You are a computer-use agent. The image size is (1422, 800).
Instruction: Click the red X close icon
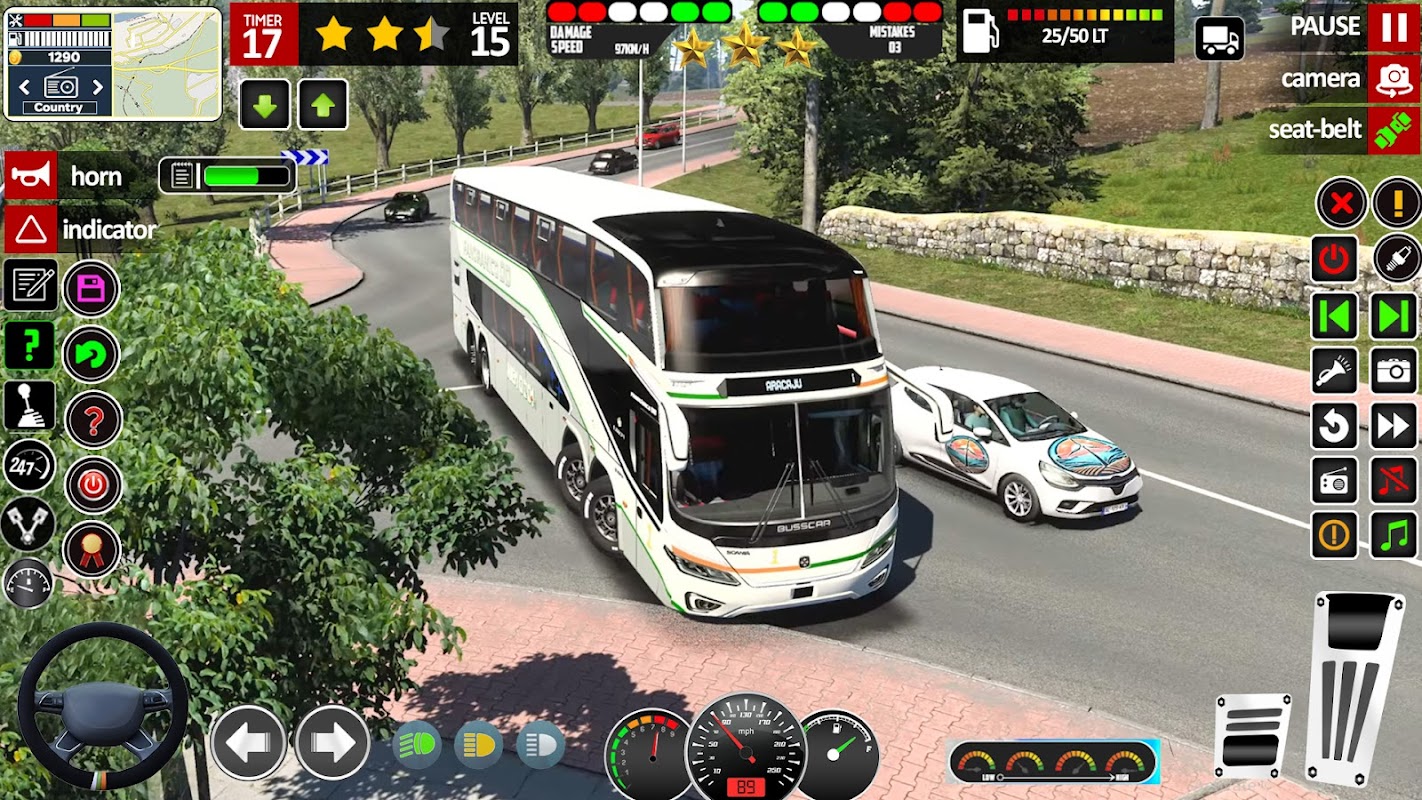tap(1341, 204)
